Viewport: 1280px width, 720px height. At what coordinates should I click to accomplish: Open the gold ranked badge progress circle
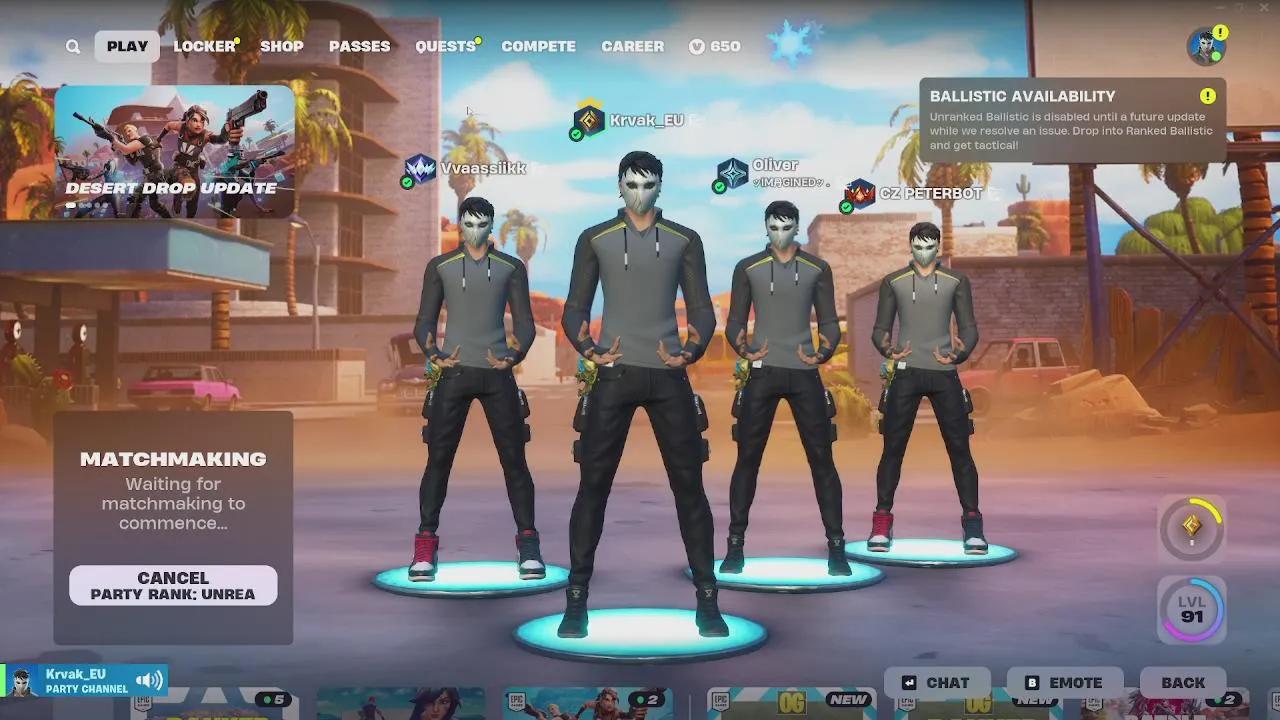(1190, 529)
